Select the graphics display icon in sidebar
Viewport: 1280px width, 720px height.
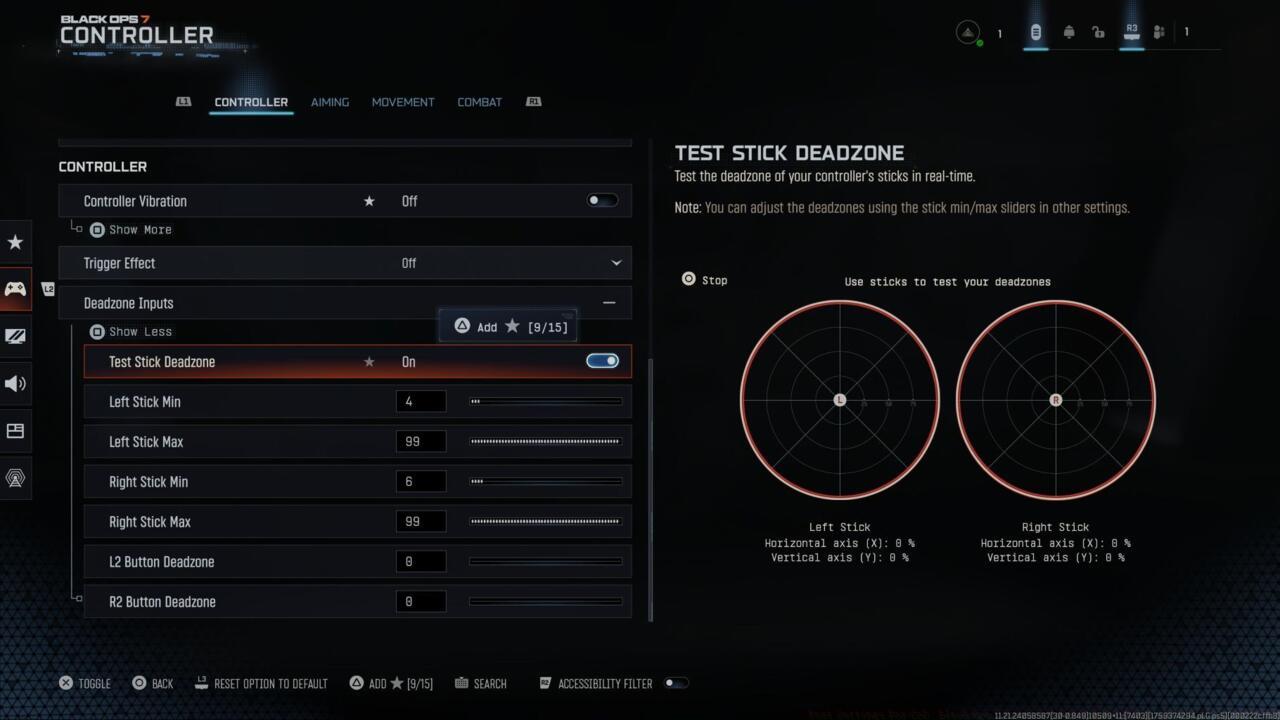point(15,337)
